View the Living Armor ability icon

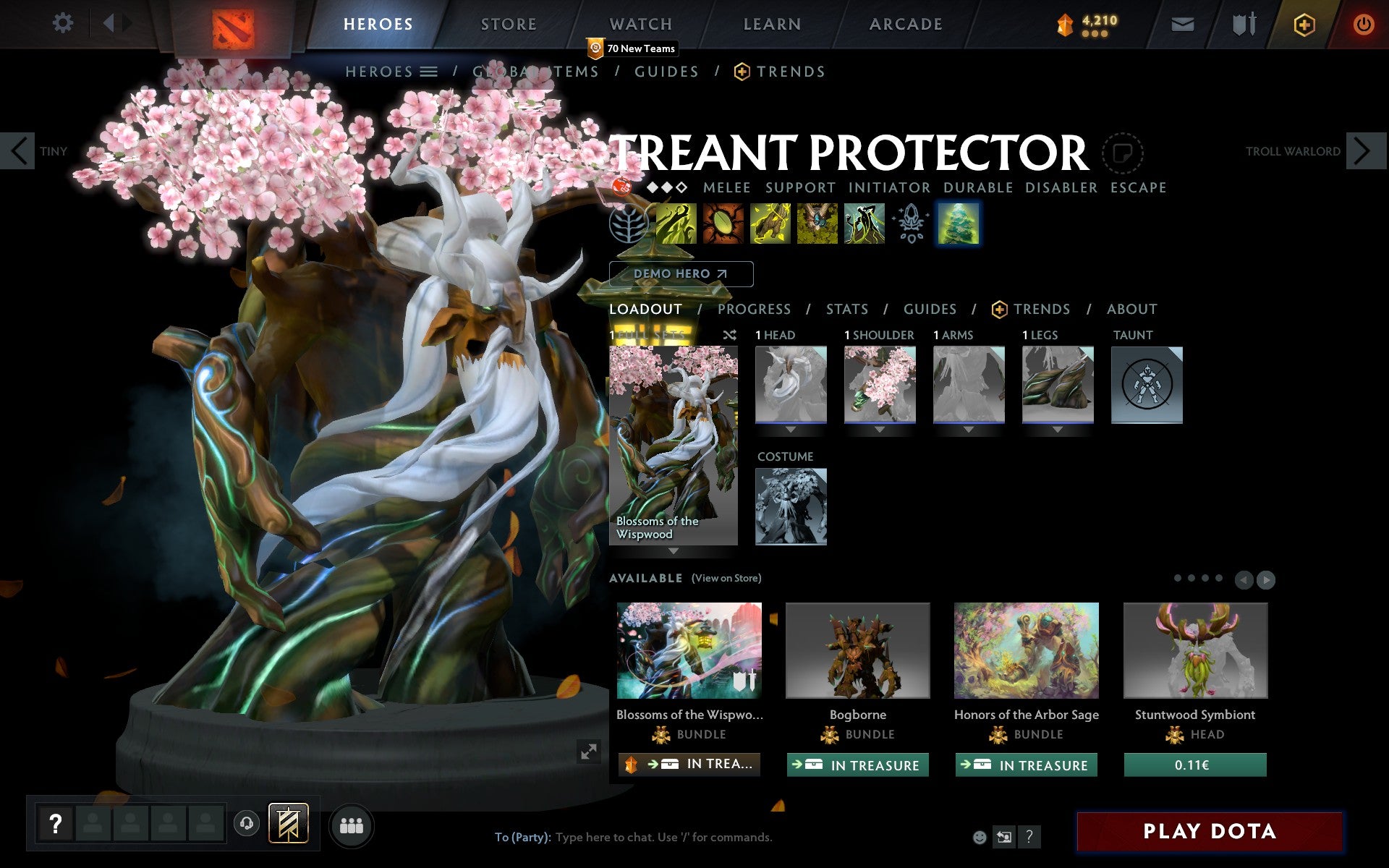[770, 224]
